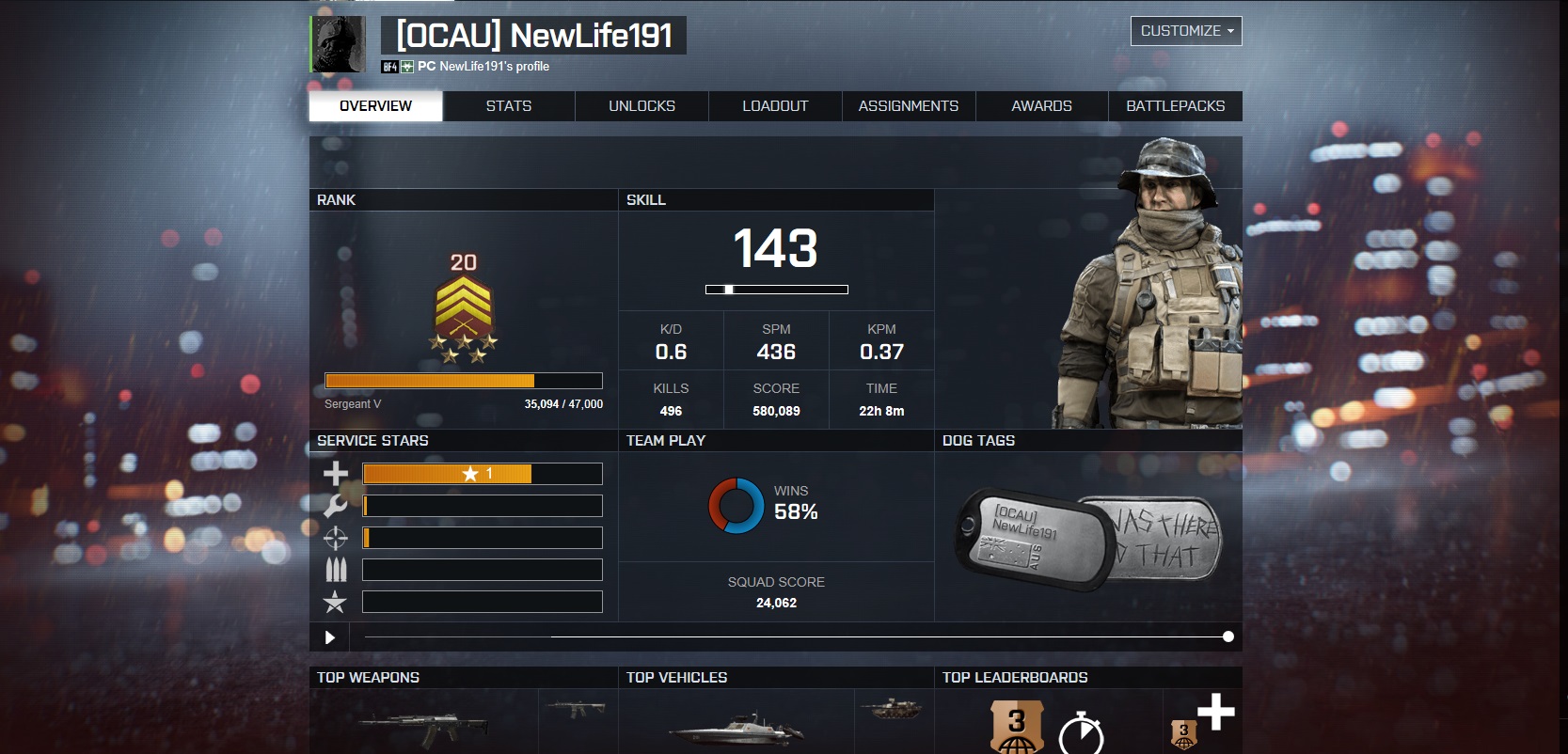Open NewLife191's profile link
Screen dimensions: 1568x754
click(x=494, y=67)
